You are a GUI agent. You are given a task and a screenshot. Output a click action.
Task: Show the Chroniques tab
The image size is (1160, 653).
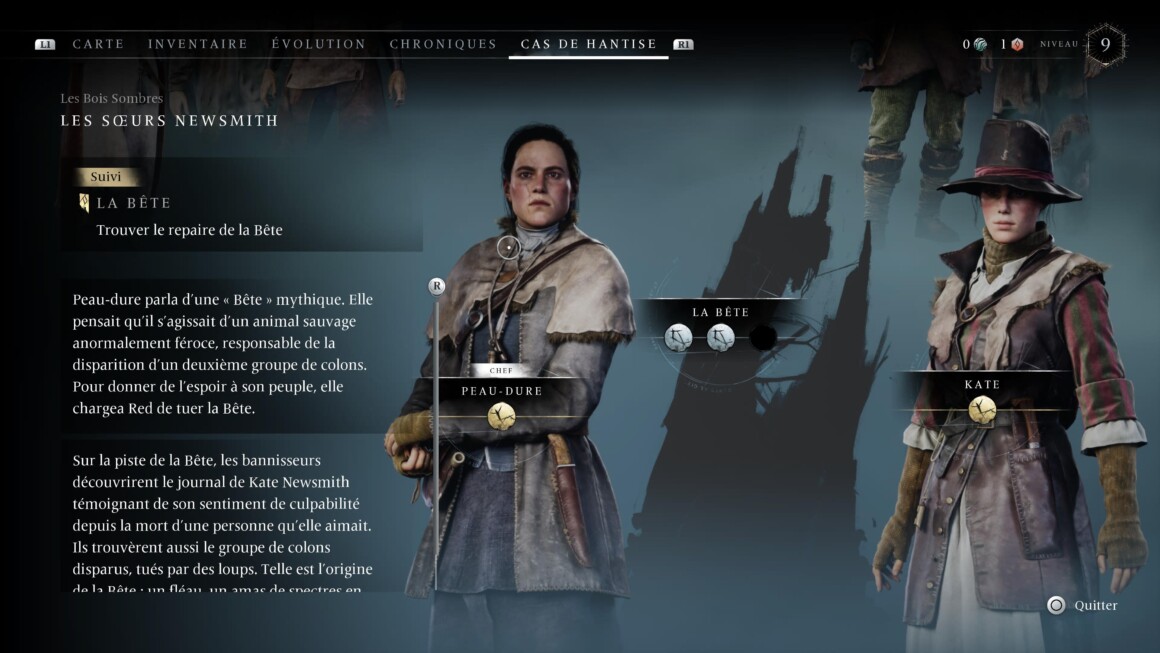[x=443, y=44]
